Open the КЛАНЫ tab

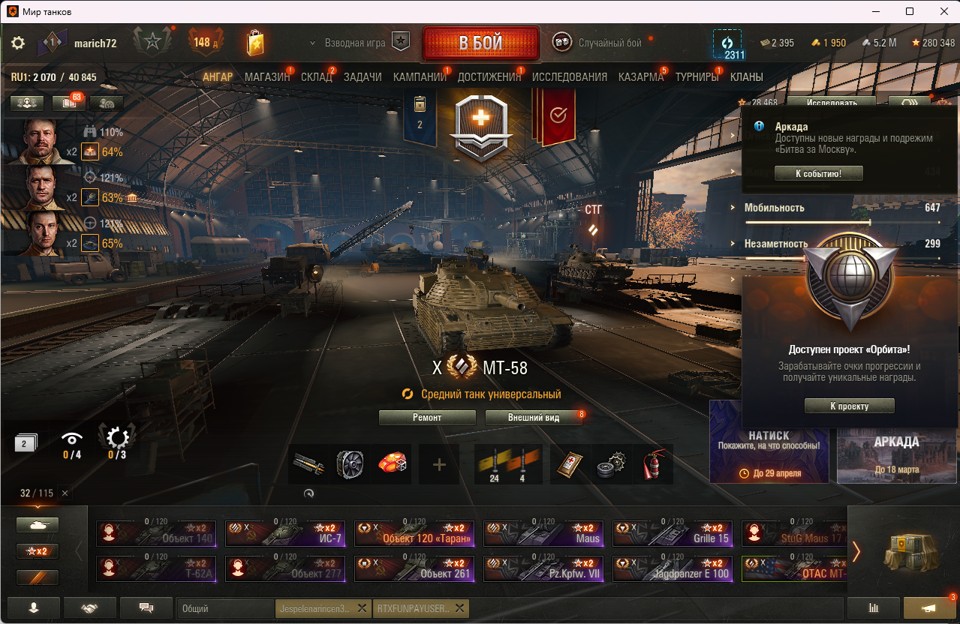746,77
